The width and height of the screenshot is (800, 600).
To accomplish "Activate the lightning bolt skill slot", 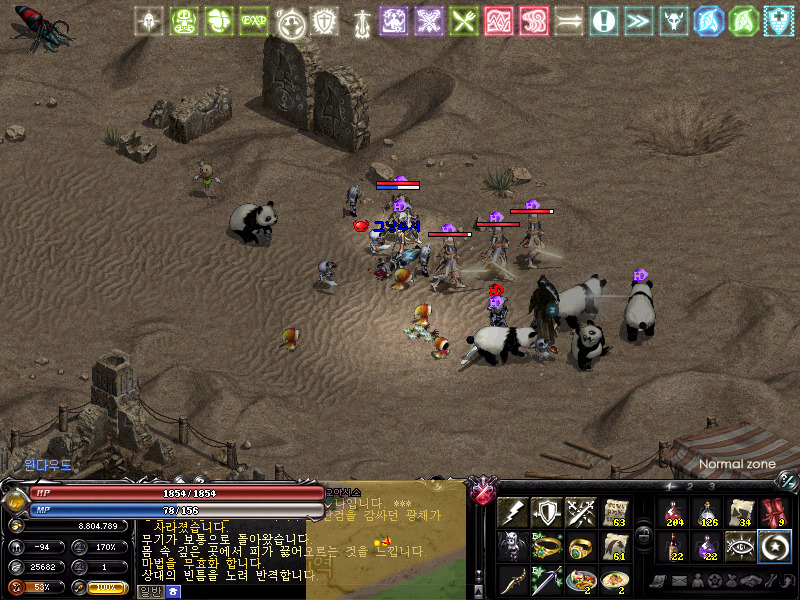I will [x=513, y=513].
